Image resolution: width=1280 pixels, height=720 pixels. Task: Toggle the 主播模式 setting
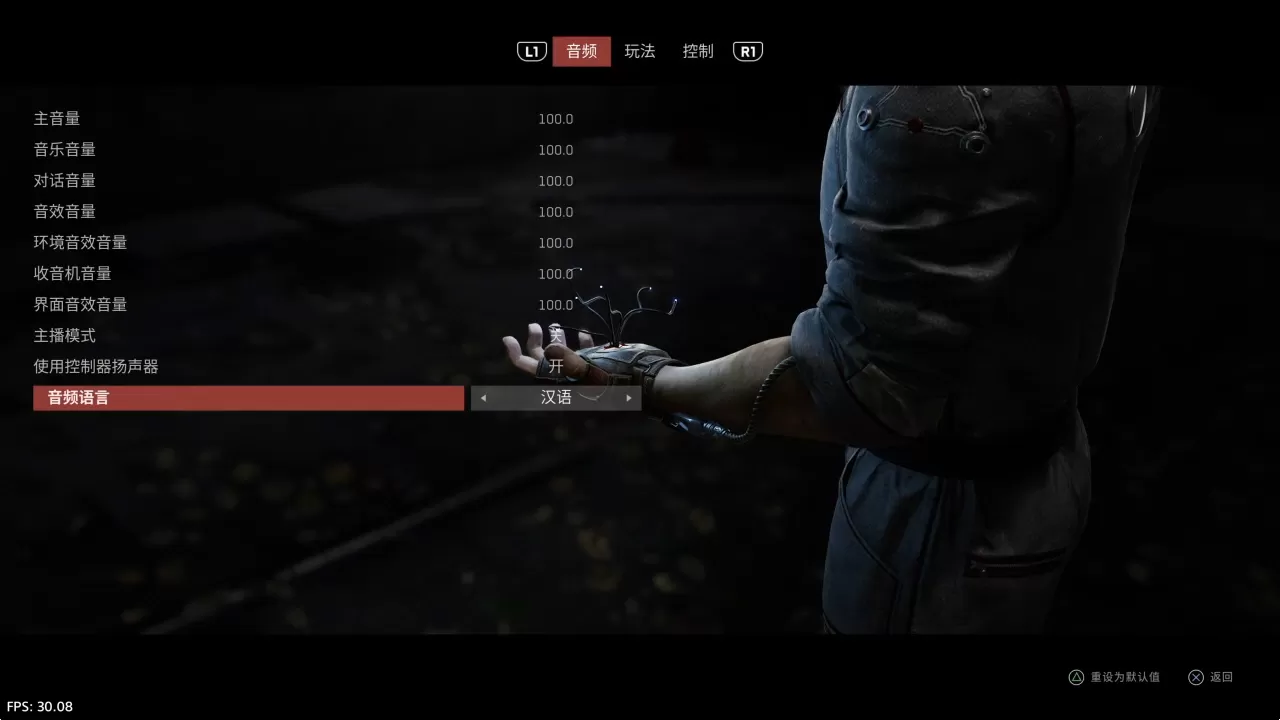[x=556, y=335]
